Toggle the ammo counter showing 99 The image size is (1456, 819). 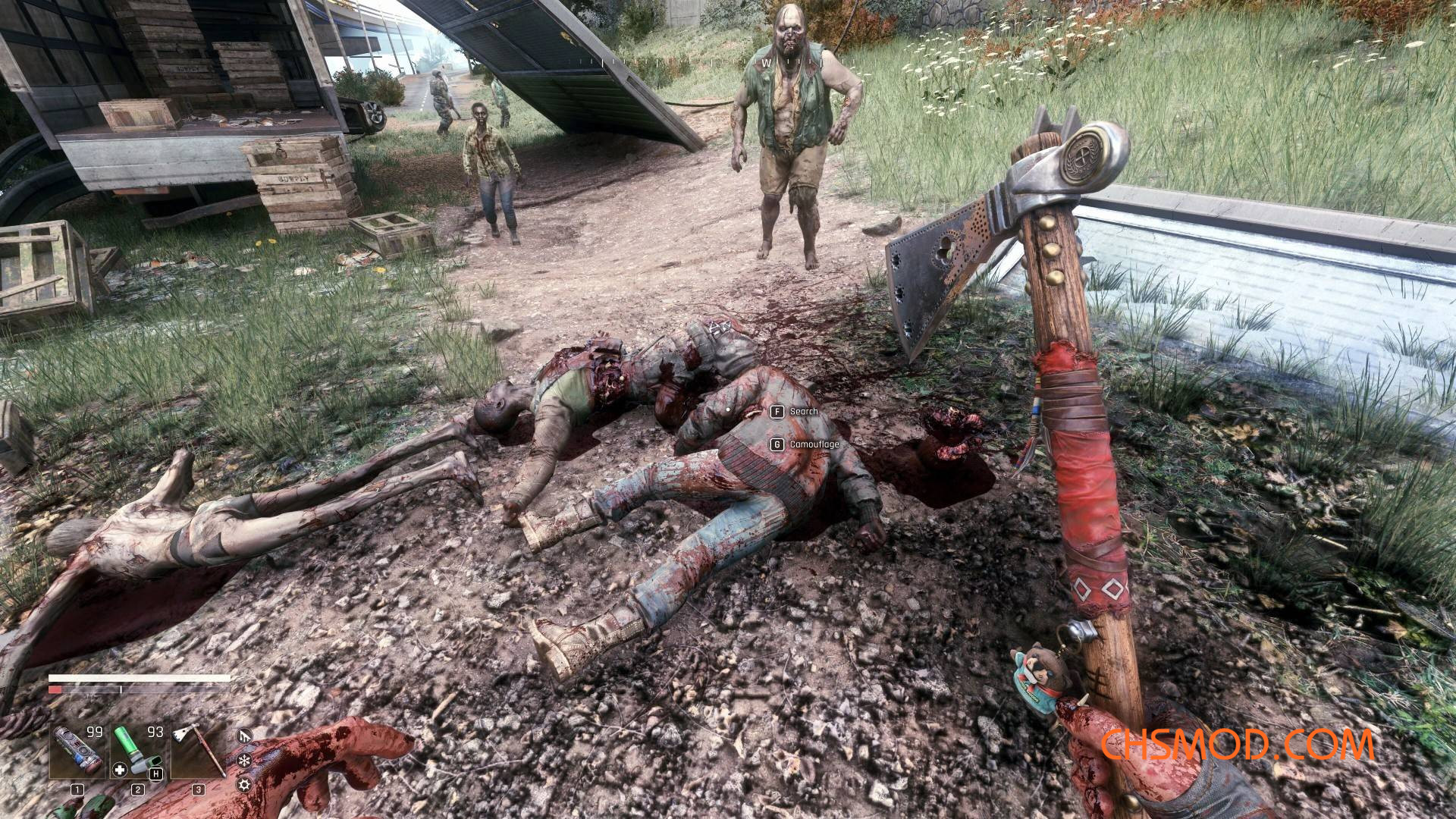pos(94,732)
